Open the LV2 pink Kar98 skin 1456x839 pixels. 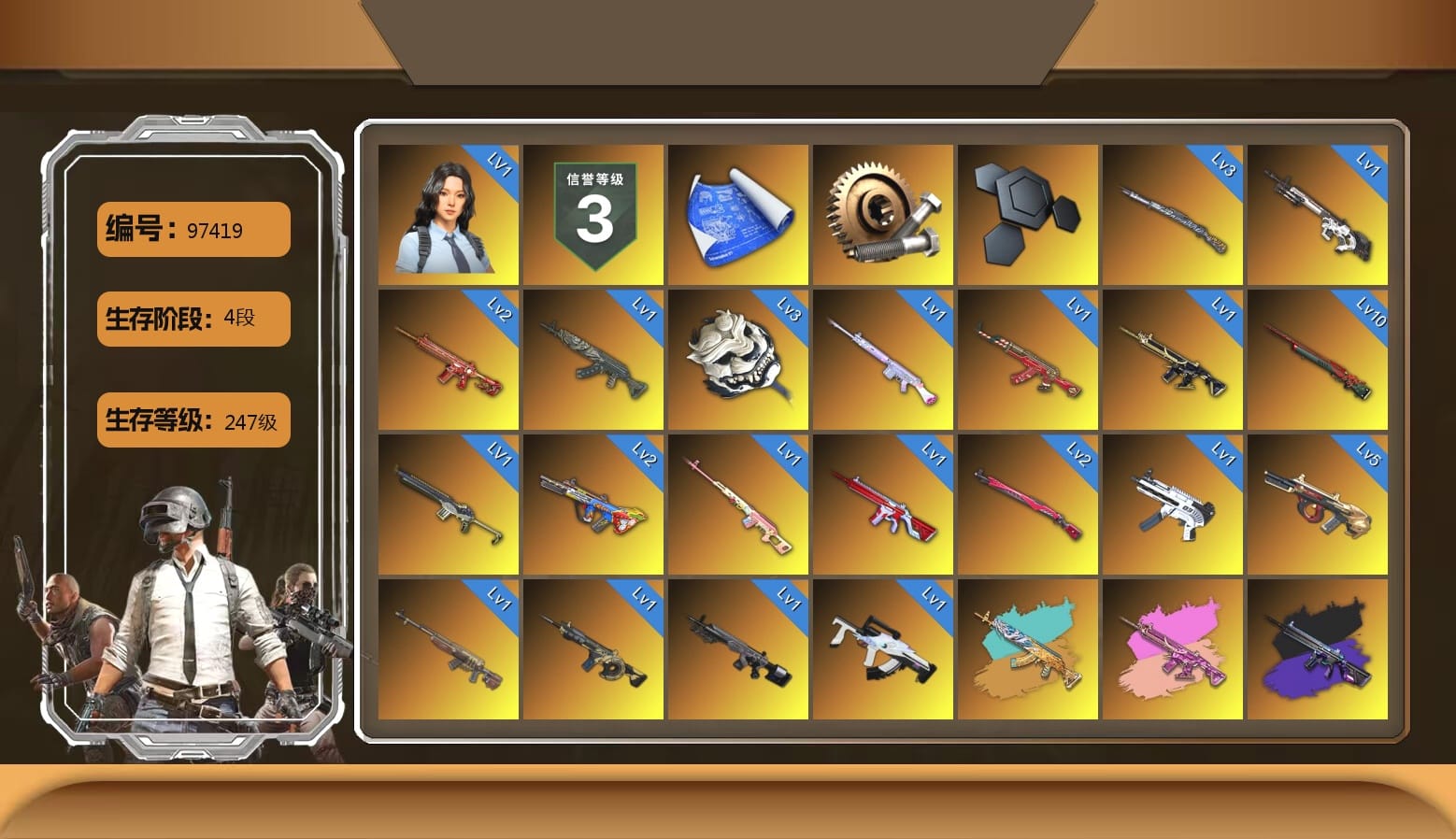point(1029,503)
